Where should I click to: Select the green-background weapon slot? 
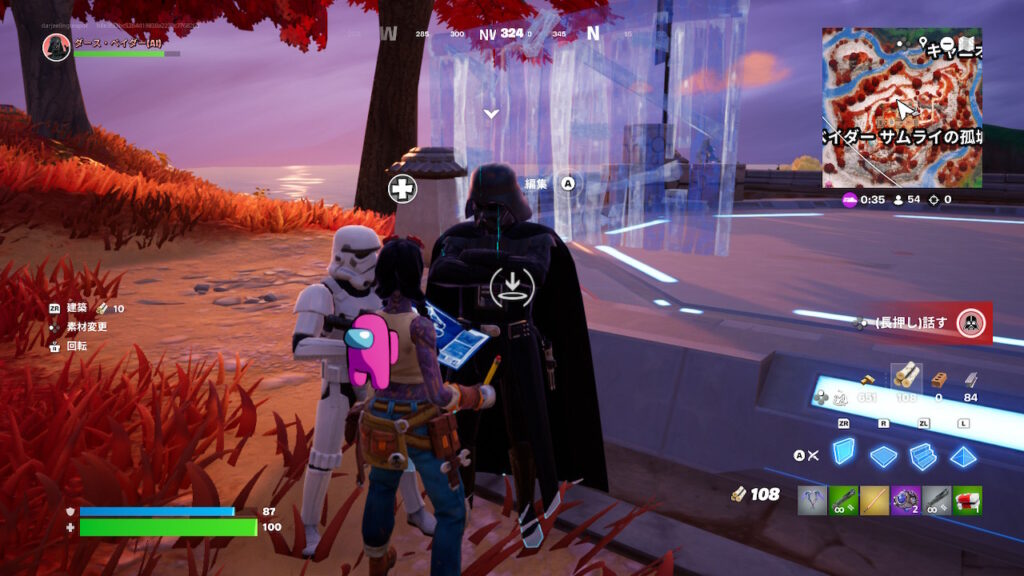843,500
